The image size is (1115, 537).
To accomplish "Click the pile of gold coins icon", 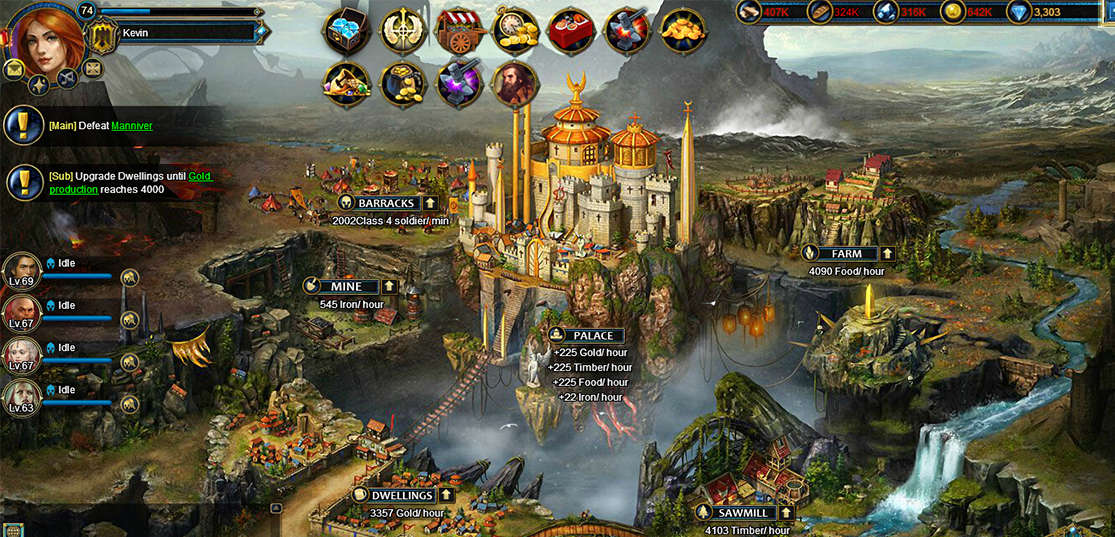I will point(684,31).
